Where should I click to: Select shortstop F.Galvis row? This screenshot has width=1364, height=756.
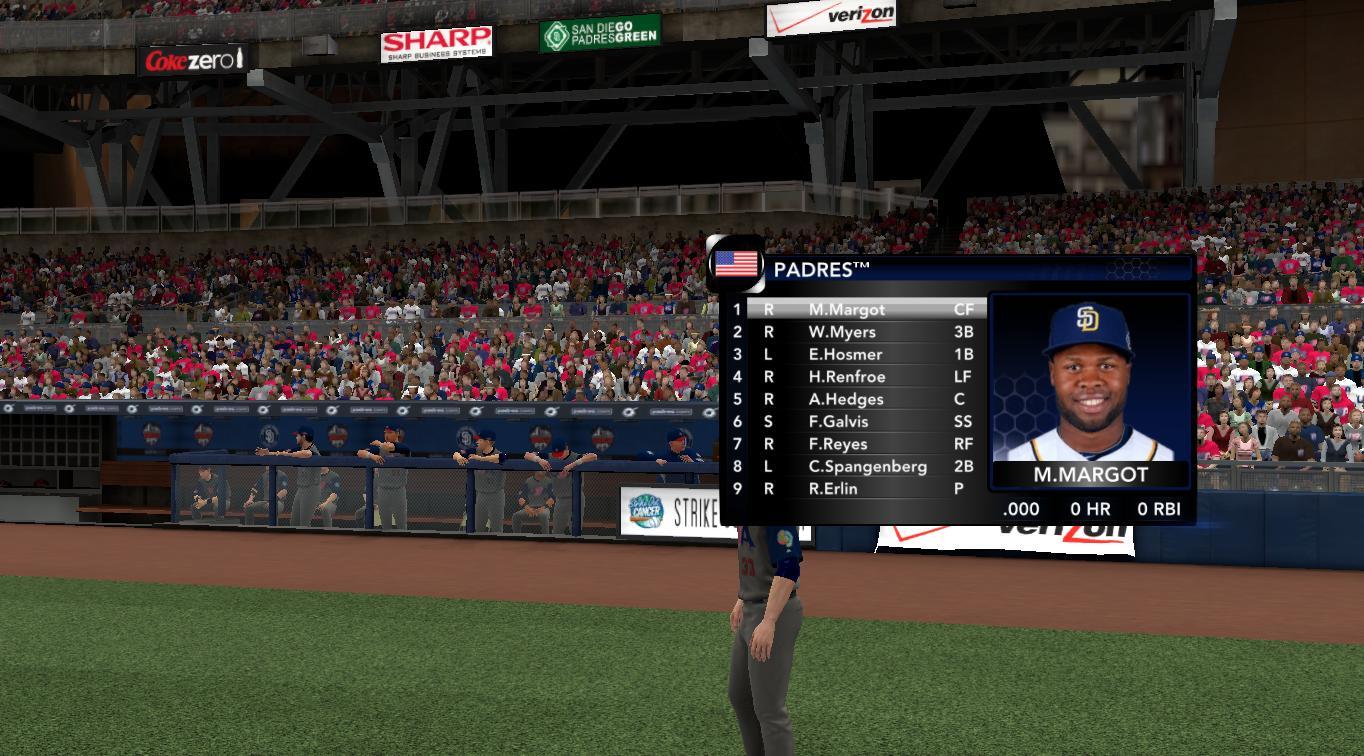[838, 422]
